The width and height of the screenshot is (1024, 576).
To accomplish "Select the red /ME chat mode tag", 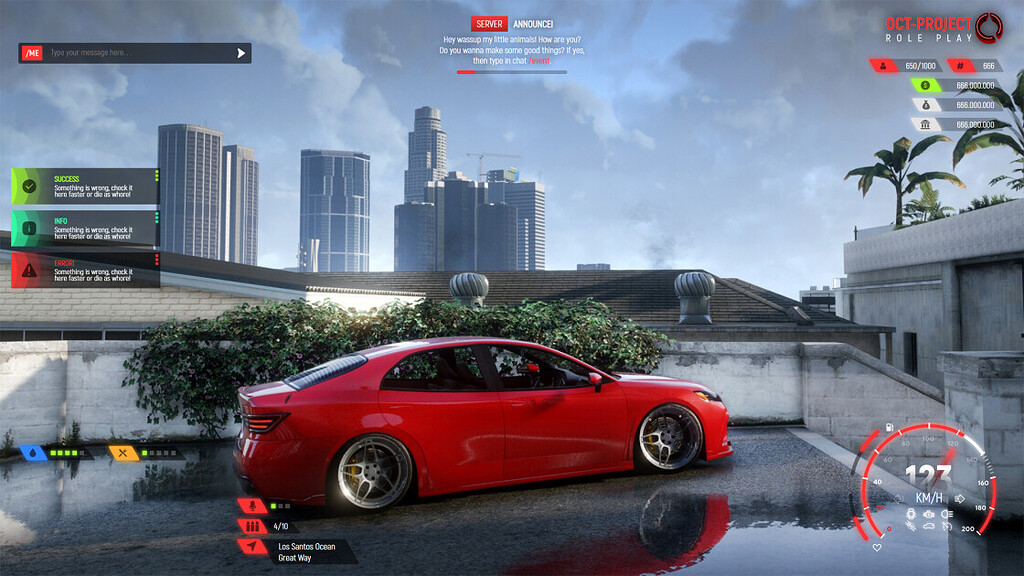I will (x=32, y=53).
